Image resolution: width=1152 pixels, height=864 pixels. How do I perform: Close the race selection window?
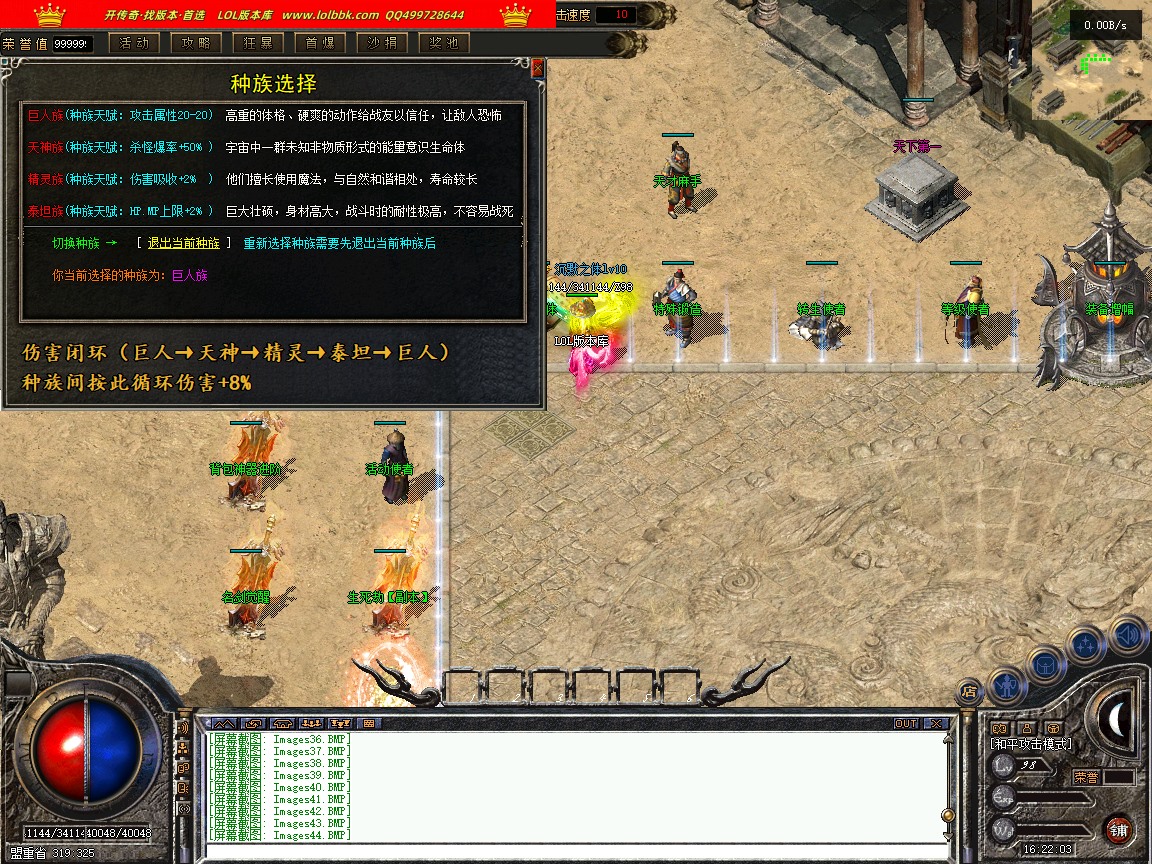point(538,68)
